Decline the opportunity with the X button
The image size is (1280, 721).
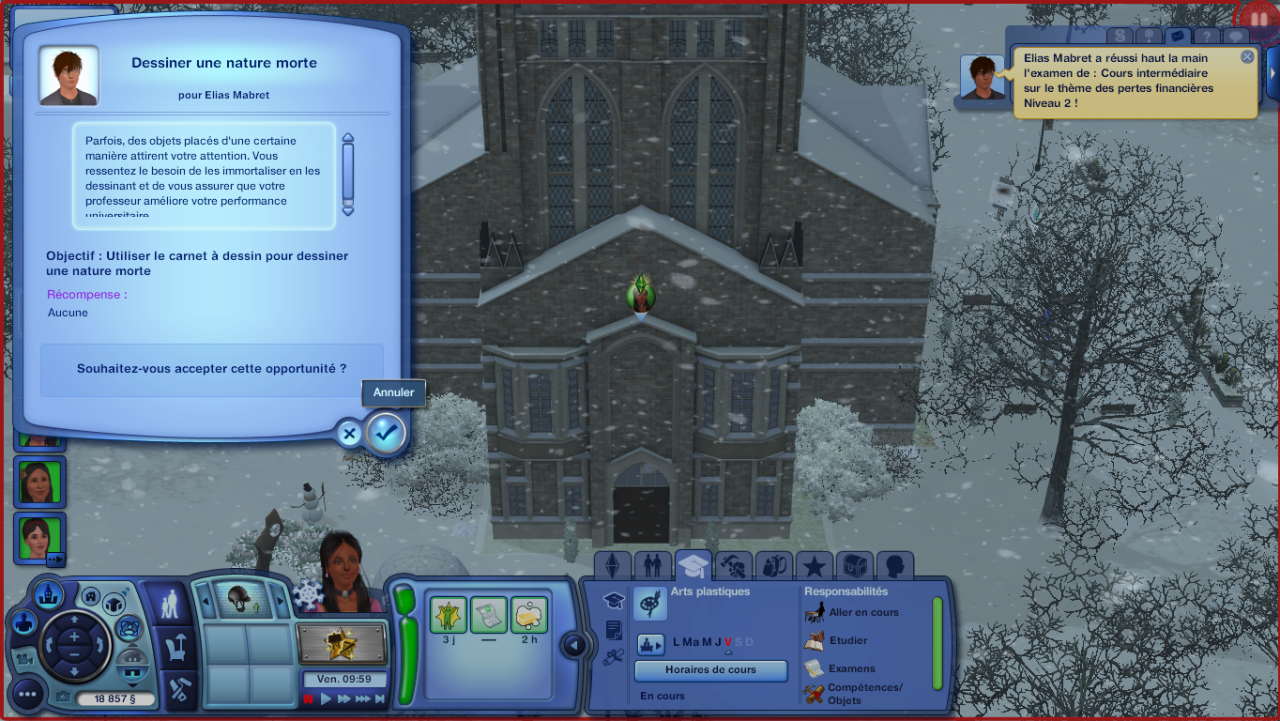click(x=349, y=434)
